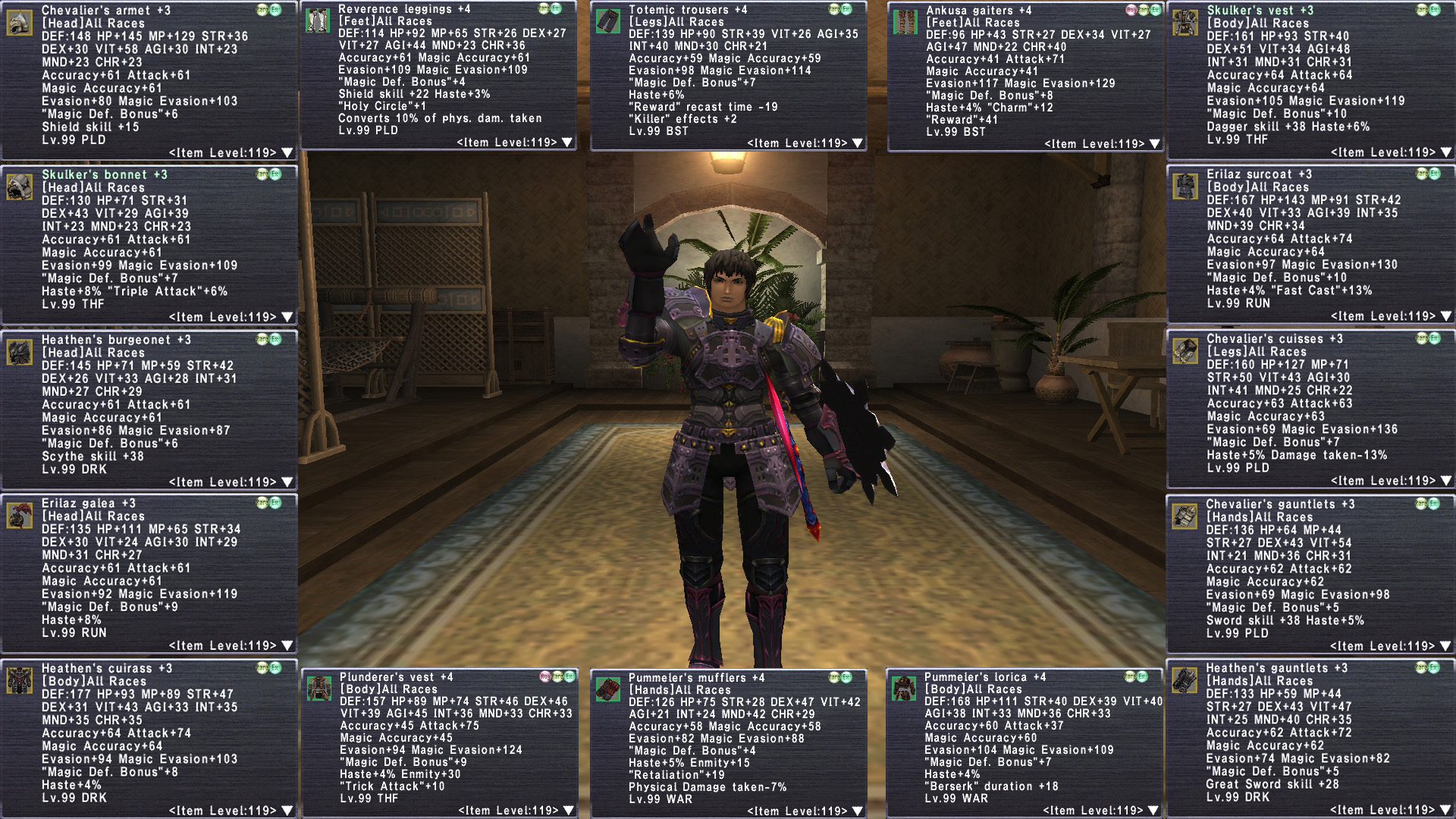Viewport: 1456px width, 819px height.
Task: Choose the Pummeler's lorica +4 icon
Action: click(904, 689)
